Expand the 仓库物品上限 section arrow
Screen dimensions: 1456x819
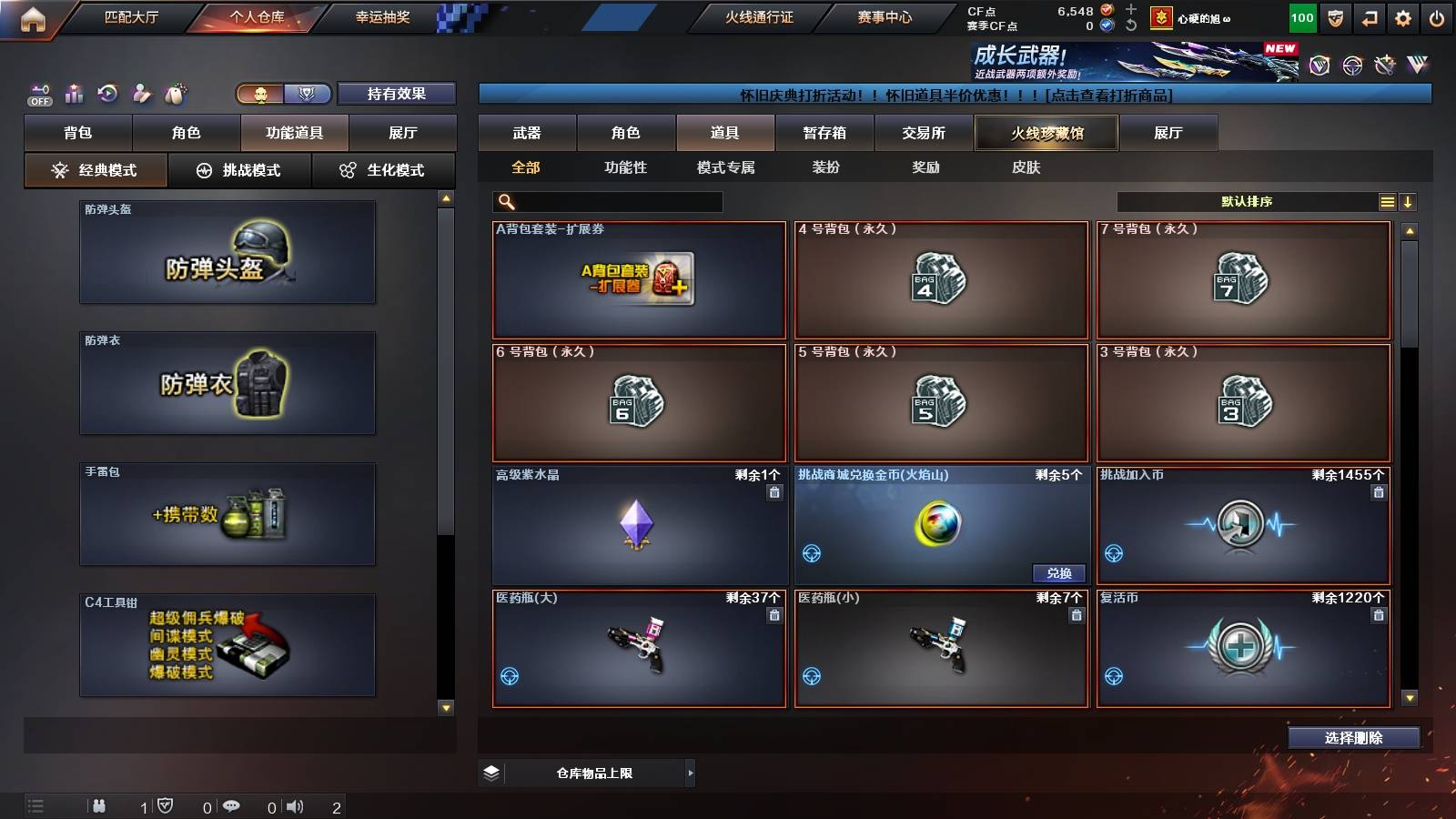690,772
